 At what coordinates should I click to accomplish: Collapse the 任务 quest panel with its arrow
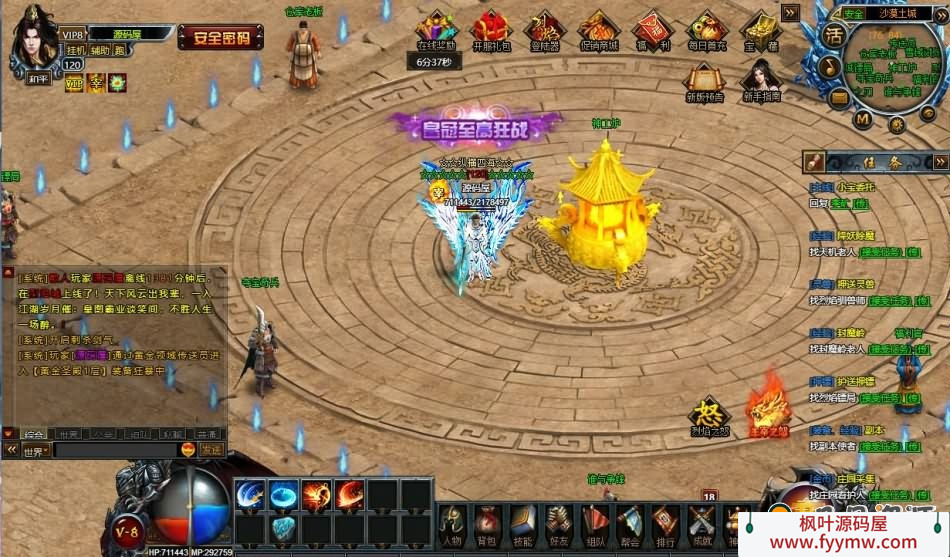pos(940,161)
